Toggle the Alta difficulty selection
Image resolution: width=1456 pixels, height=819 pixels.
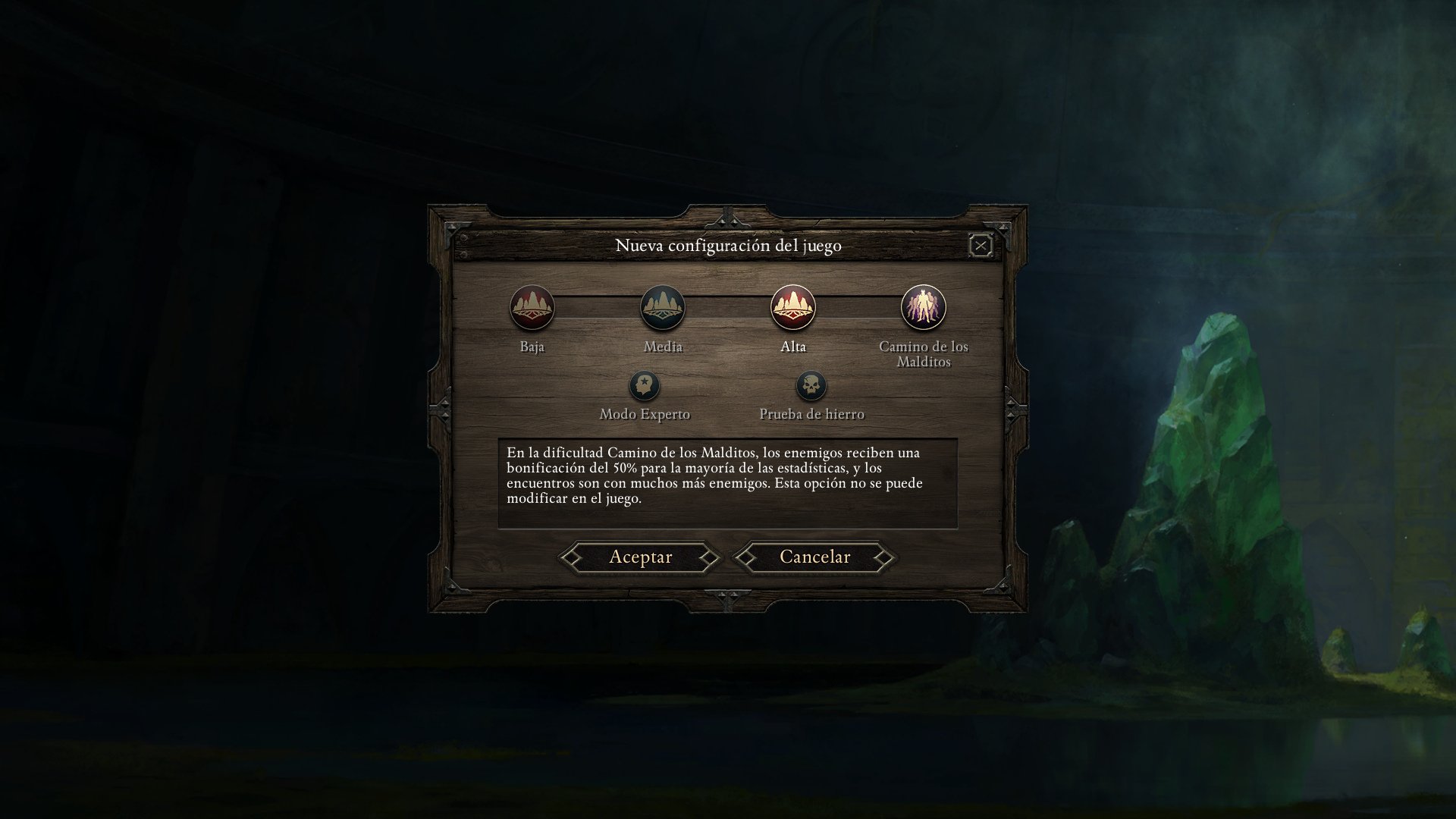(793, 307)
